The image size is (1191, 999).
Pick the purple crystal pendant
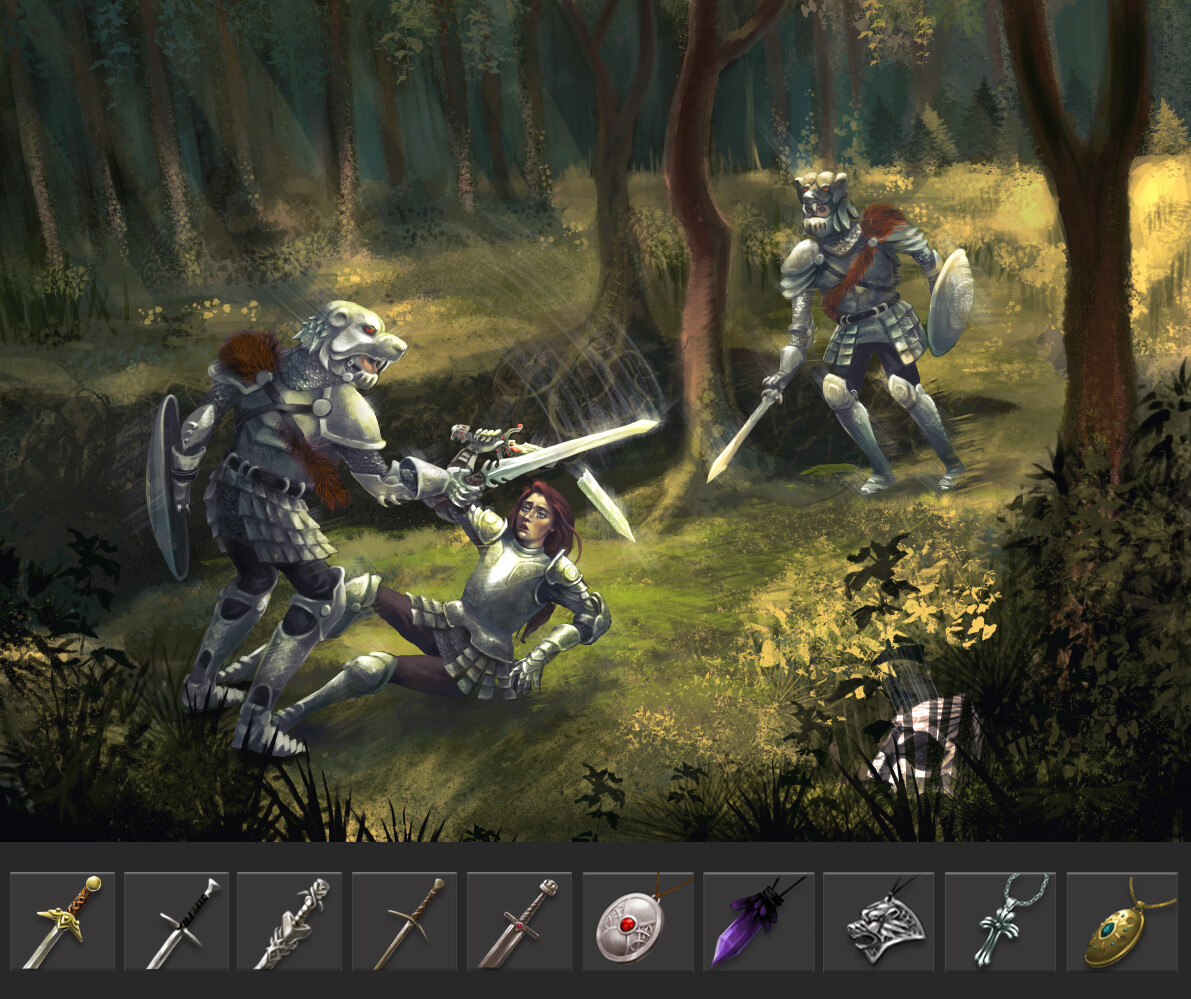(x=758, y=921)
